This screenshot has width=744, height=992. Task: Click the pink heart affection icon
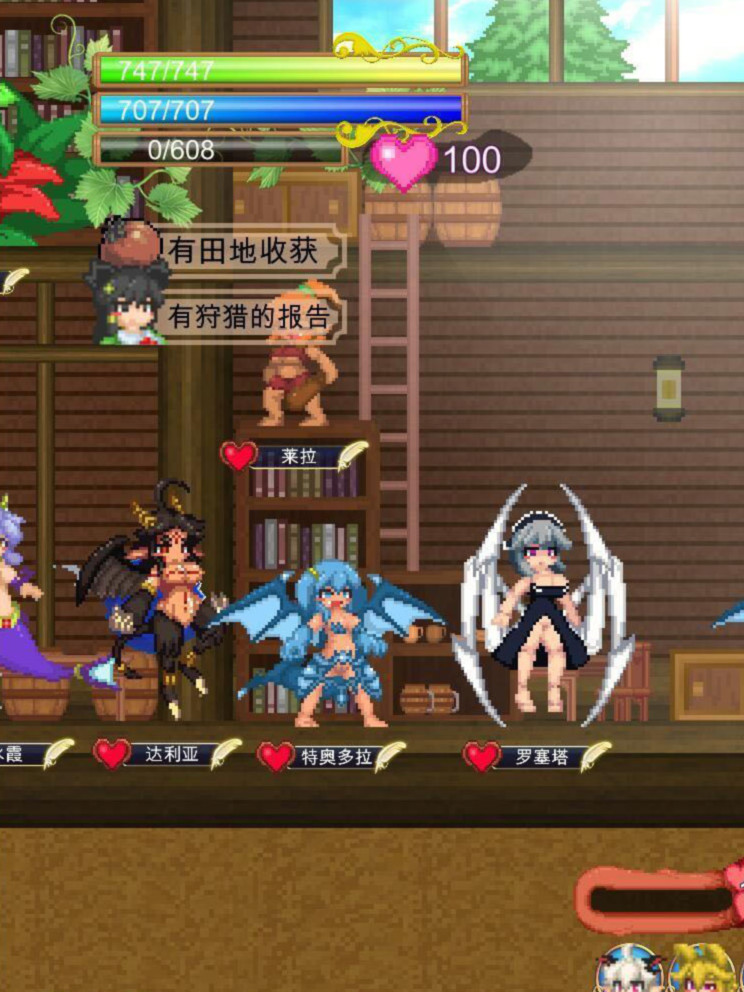coord(404,161)
